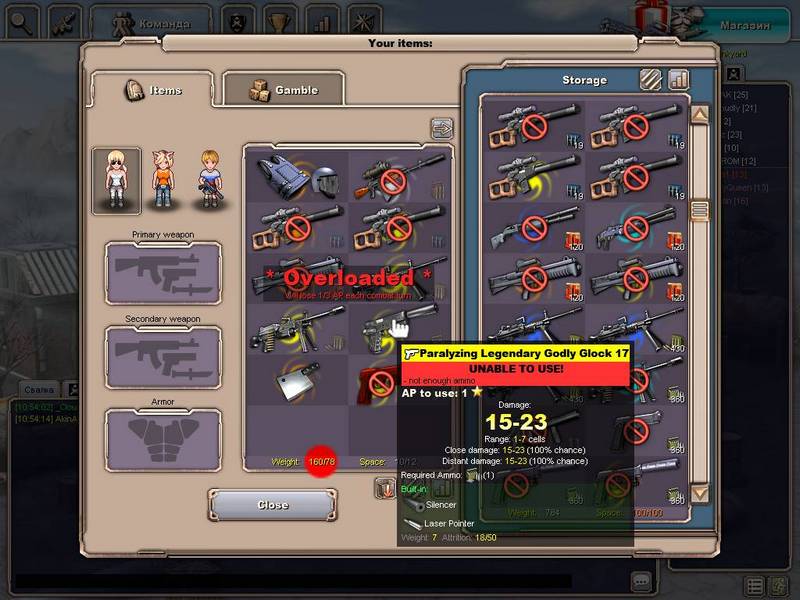The image size is (800, 600).
Task: Click the empty Secondary weapon slot
Action: (x=163, y=357)
